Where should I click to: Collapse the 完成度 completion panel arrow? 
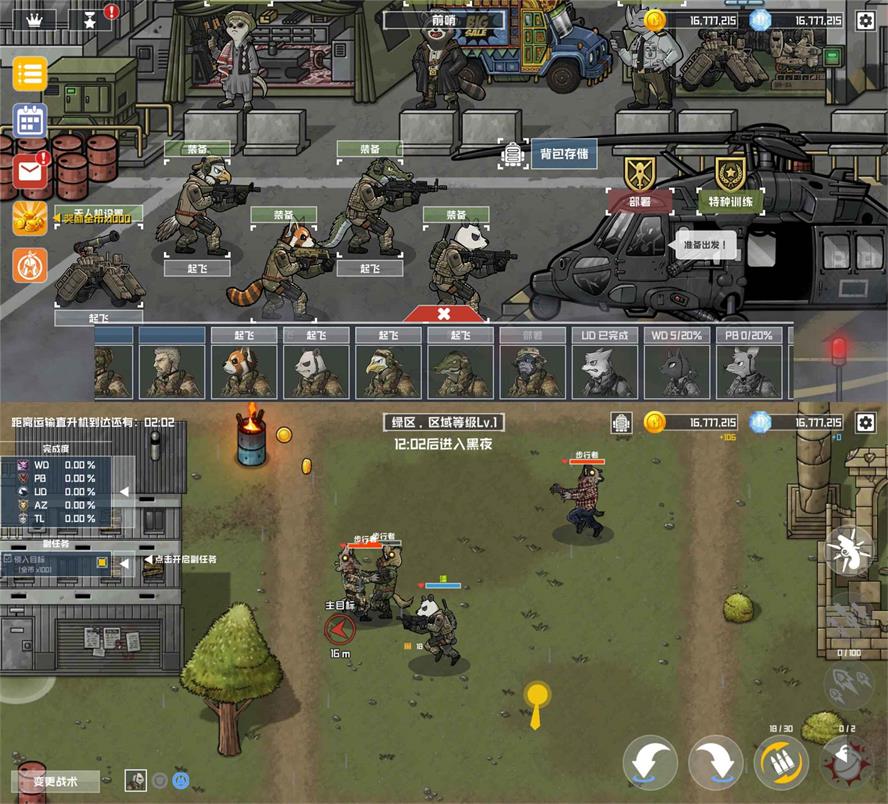coord(124,491)
